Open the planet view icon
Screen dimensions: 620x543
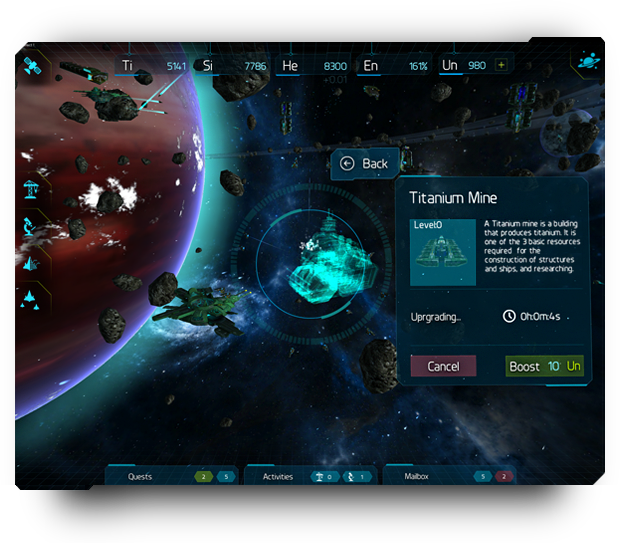[586, 61]
